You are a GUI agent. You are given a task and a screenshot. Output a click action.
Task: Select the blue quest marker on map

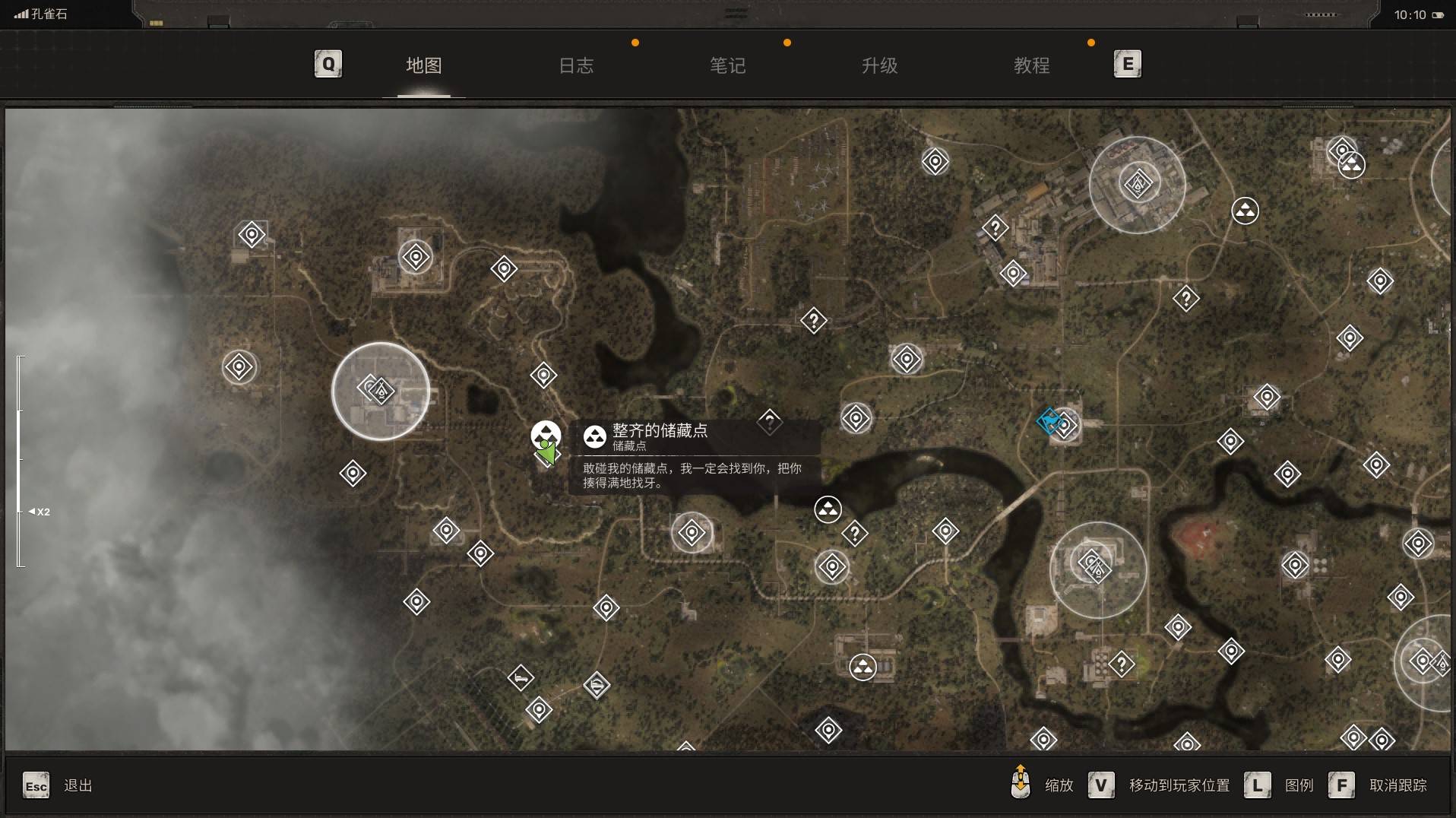[x=1049, y=420]
